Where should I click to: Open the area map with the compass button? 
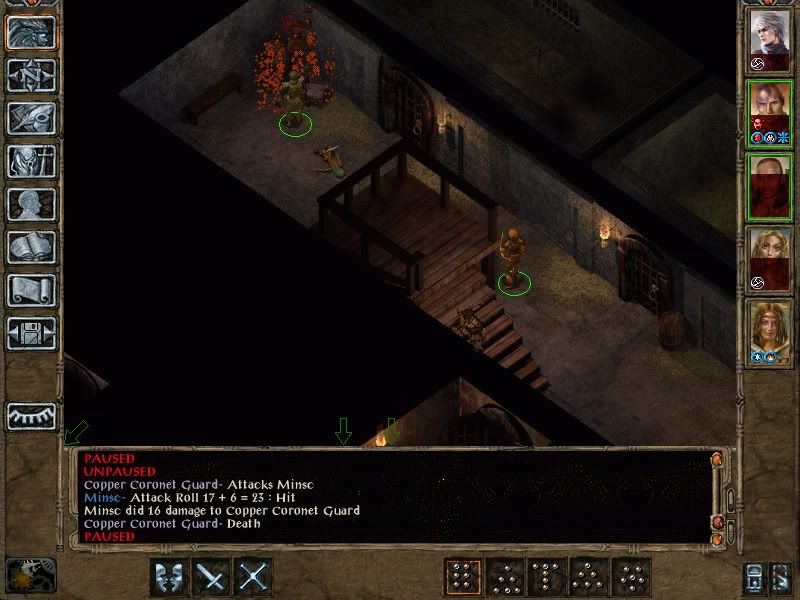click(31, 75)
